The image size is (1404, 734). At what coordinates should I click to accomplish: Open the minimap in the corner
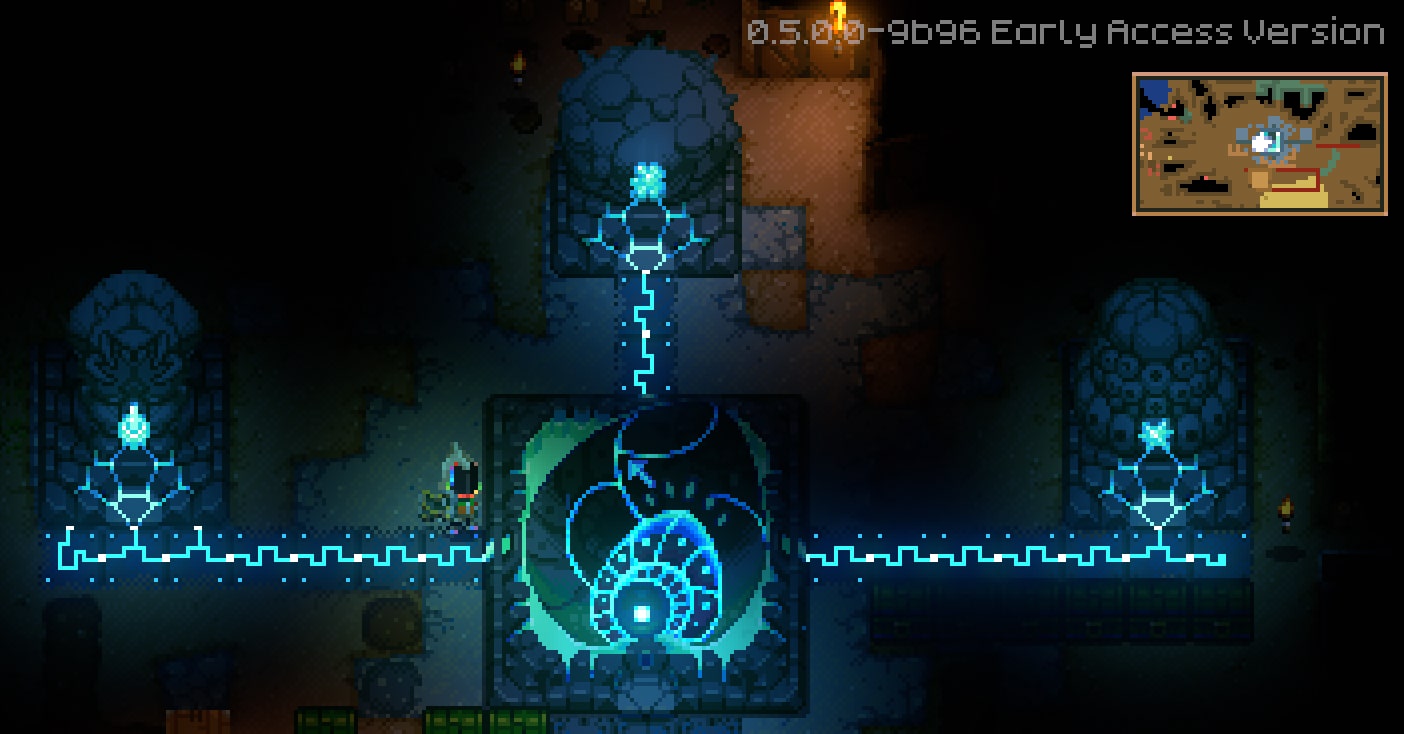[x=1259, y=144]
